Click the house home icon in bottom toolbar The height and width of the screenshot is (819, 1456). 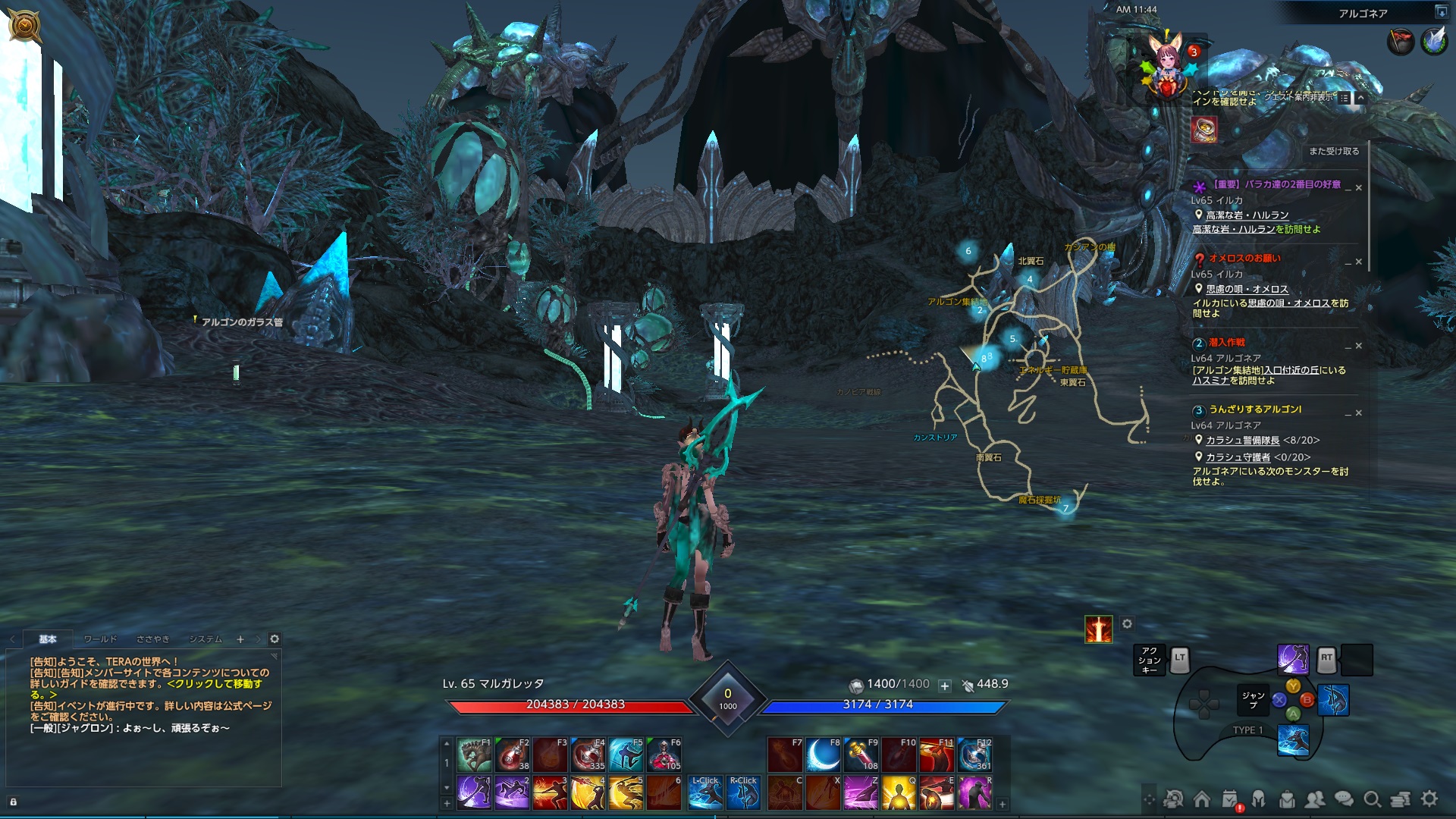click(1202, 800)
